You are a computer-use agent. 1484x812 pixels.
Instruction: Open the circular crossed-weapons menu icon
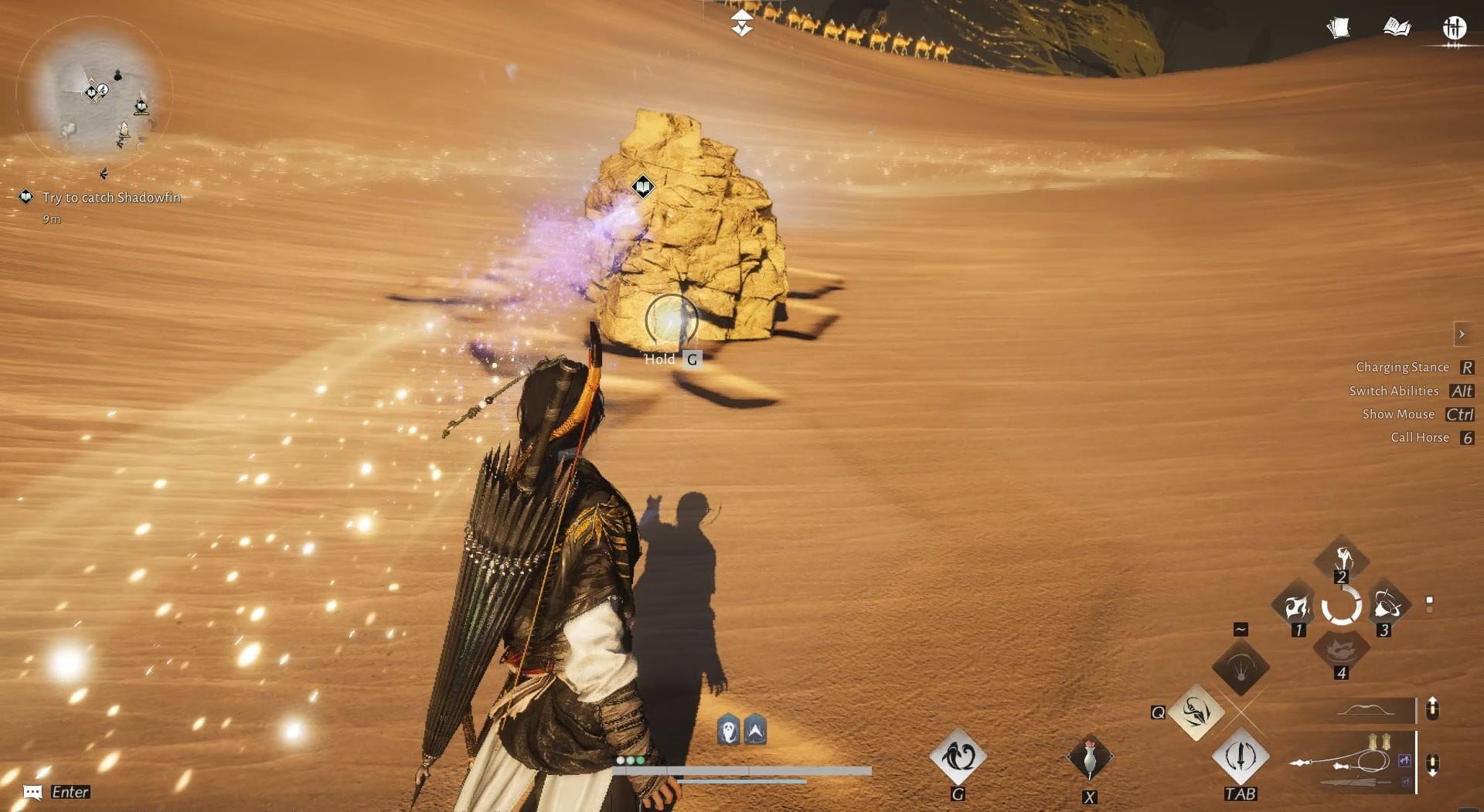1455,28
